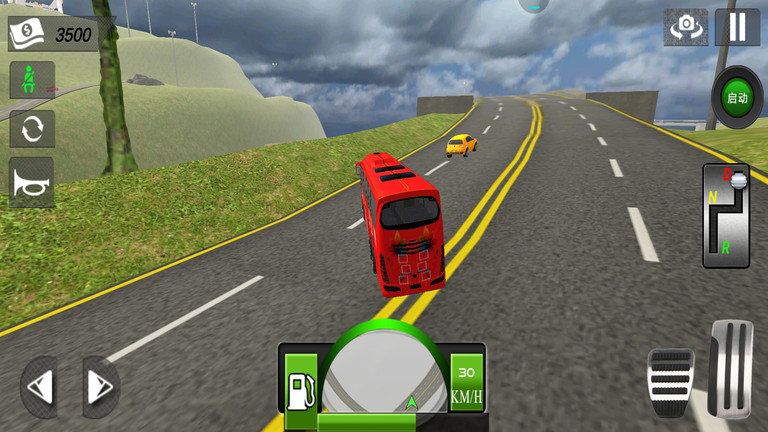This screenshot has width=768, height=432.
Task: Tap the circular arrows reset icon
Action: (x=31, y=129)
